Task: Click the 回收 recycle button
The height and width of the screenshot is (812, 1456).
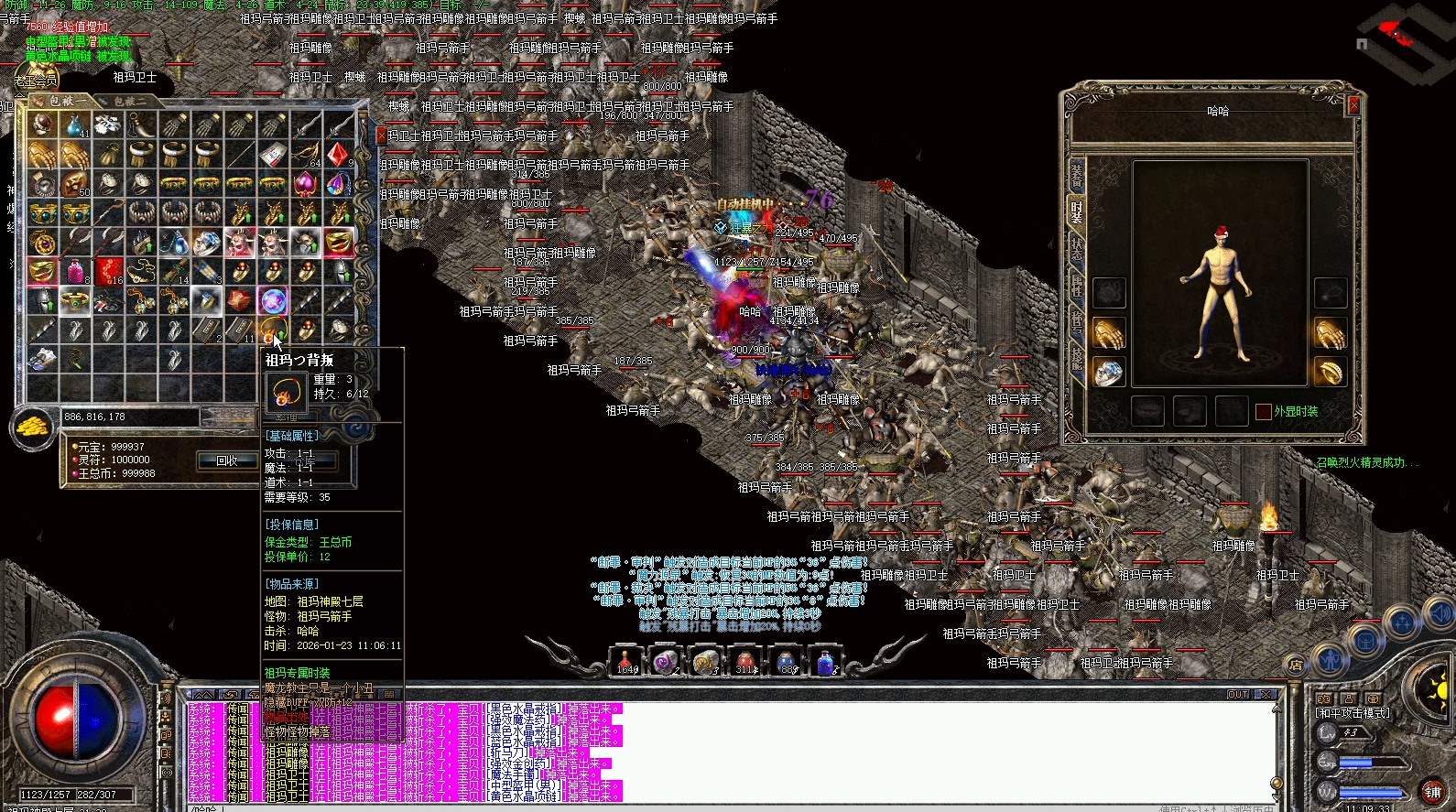Action: (x=227, y=460)
